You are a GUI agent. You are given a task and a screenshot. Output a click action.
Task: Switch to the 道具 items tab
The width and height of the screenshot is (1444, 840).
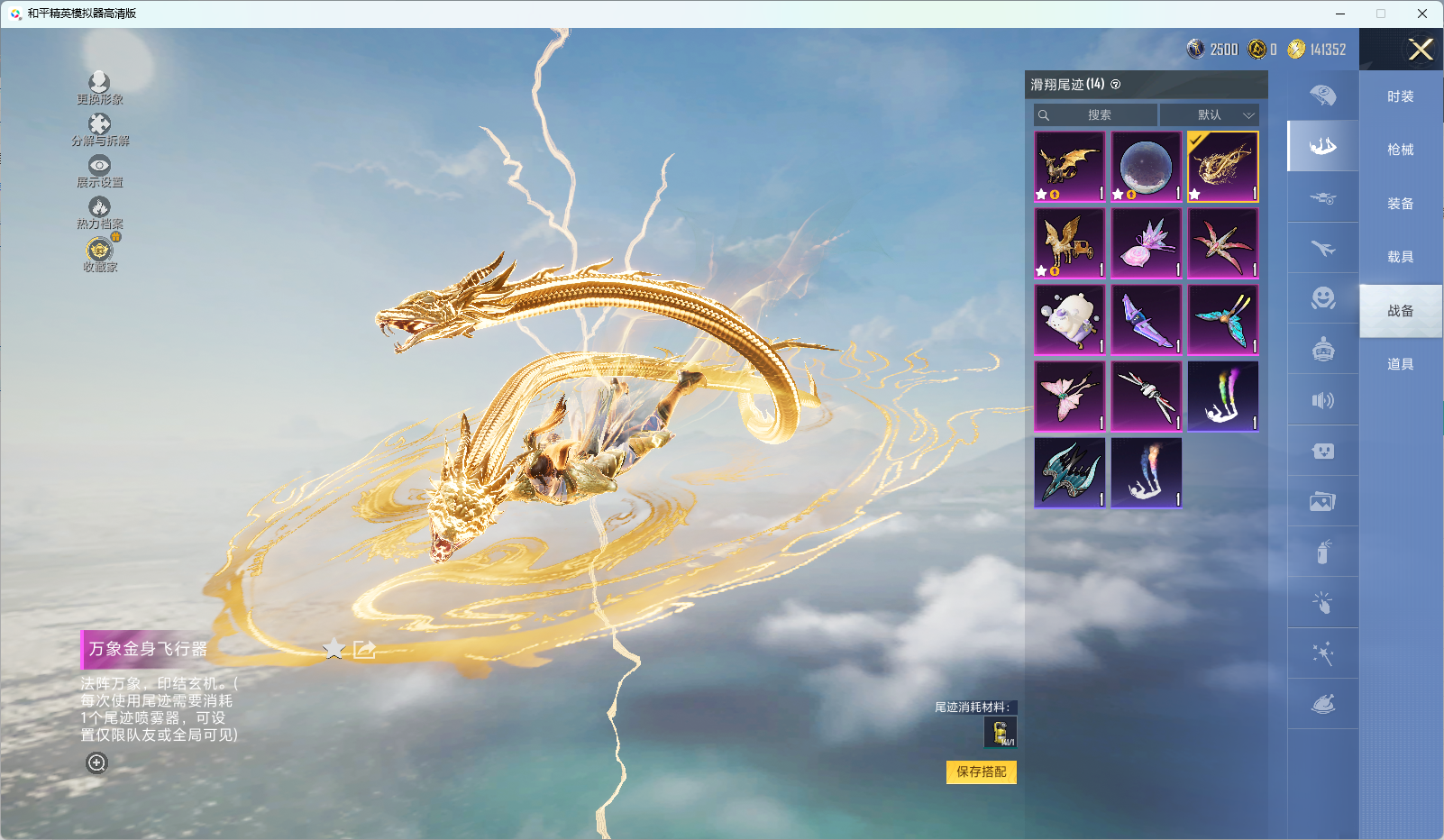click(x=1400, y=364)
